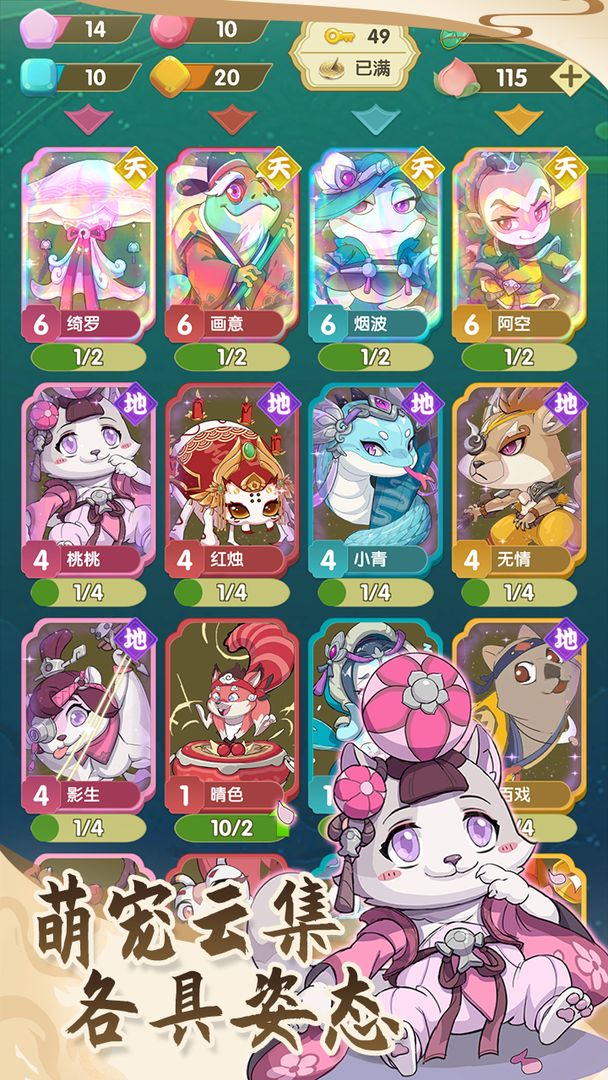Image resolution: width=608 pixels, height=1080 pixels.
Task: Filter by the red arrow marker
Action: [x=231, y=120]
